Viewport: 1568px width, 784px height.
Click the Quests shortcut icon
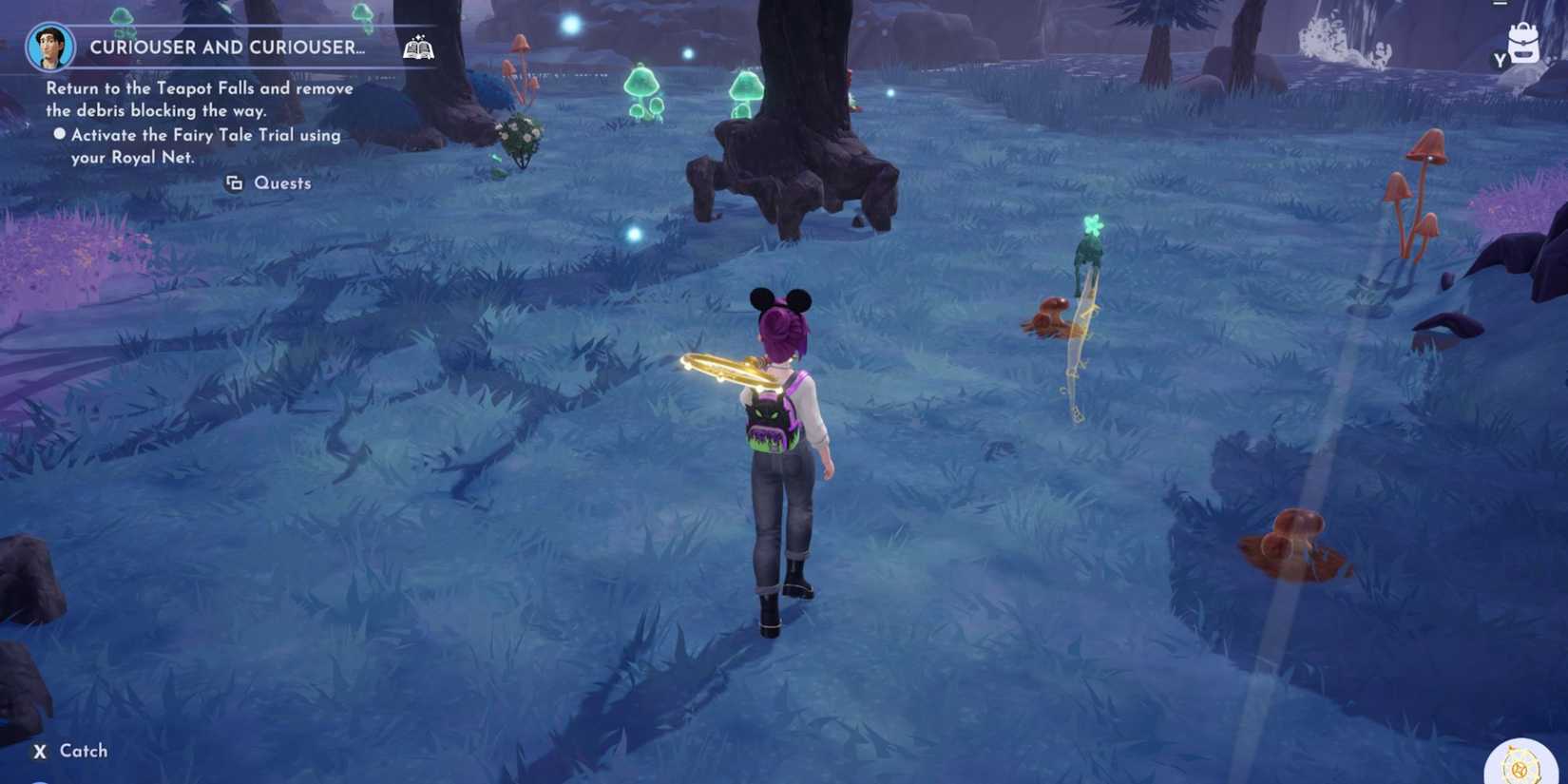(x=233, y=182)
